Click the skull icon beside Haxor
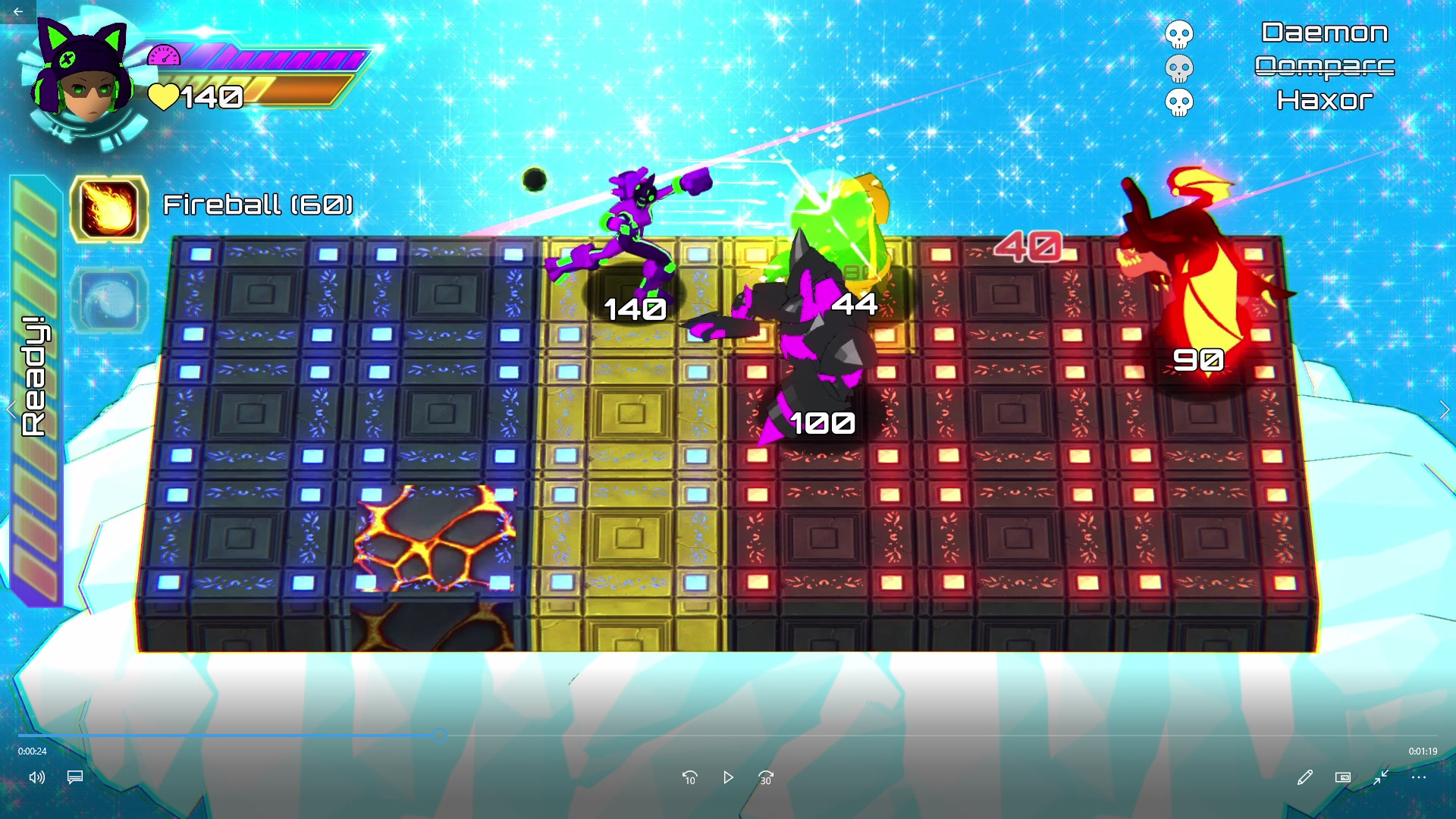This screenshot has height=819, width=1456. tap(1178, 99)
